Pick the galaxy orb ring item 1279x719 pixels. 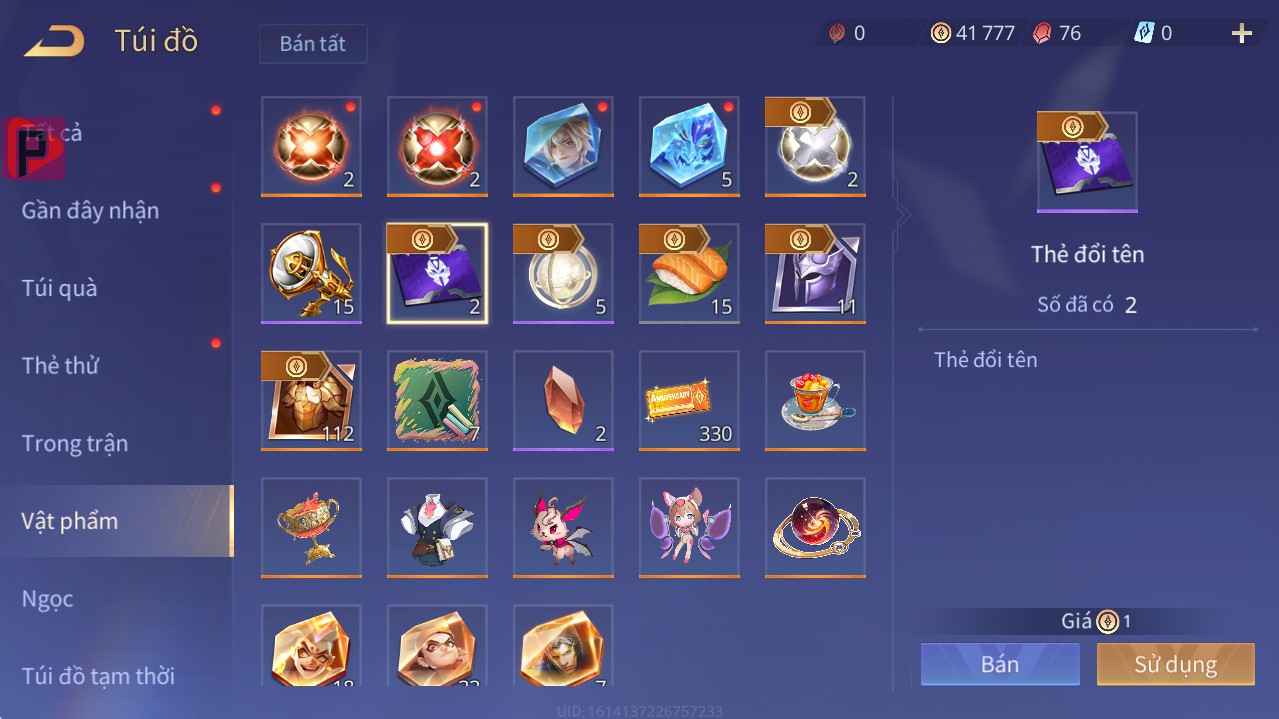pos(815,527)
